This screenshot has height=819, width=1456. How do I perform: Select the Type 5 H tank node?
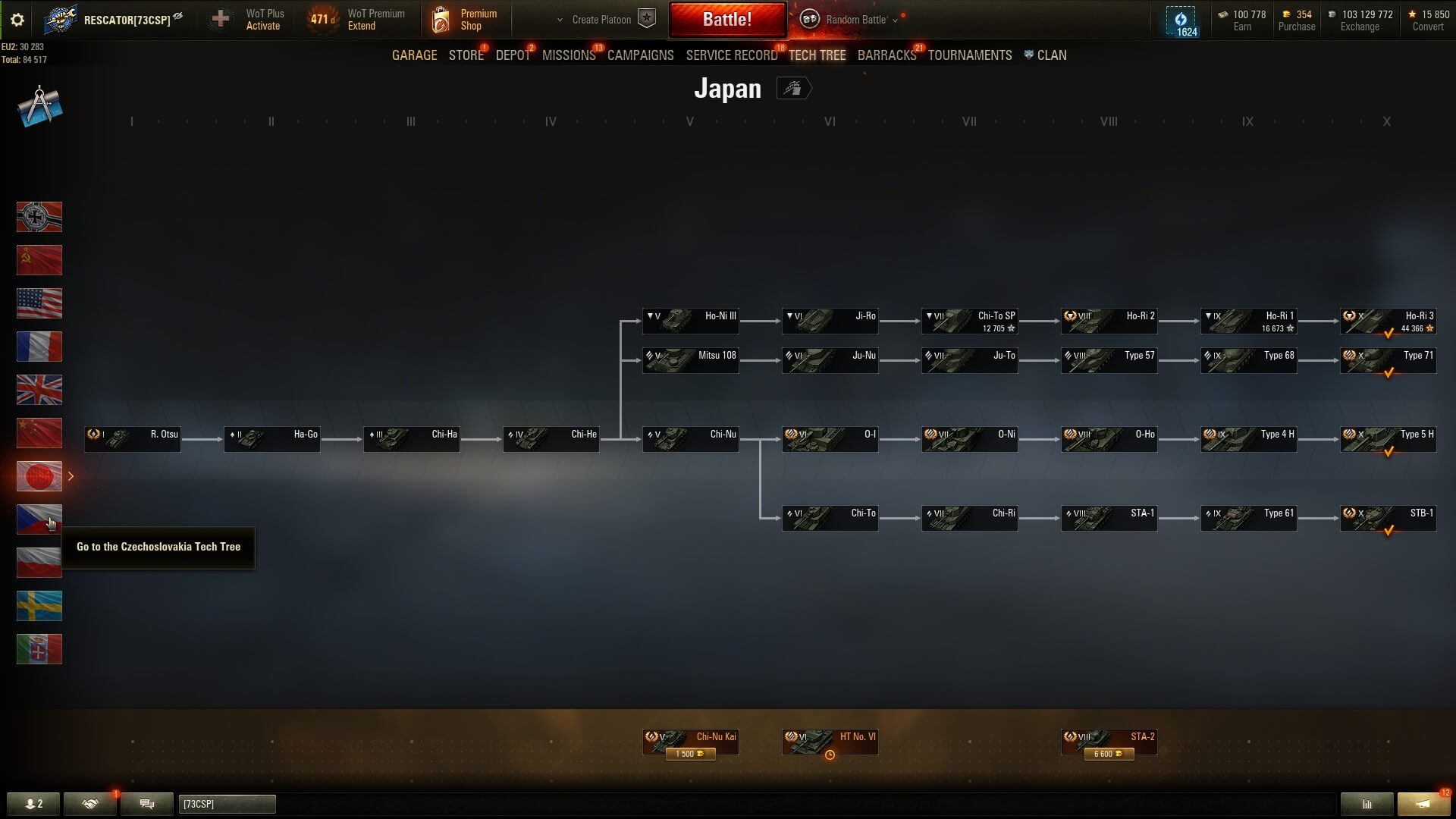coord(1388,439)
